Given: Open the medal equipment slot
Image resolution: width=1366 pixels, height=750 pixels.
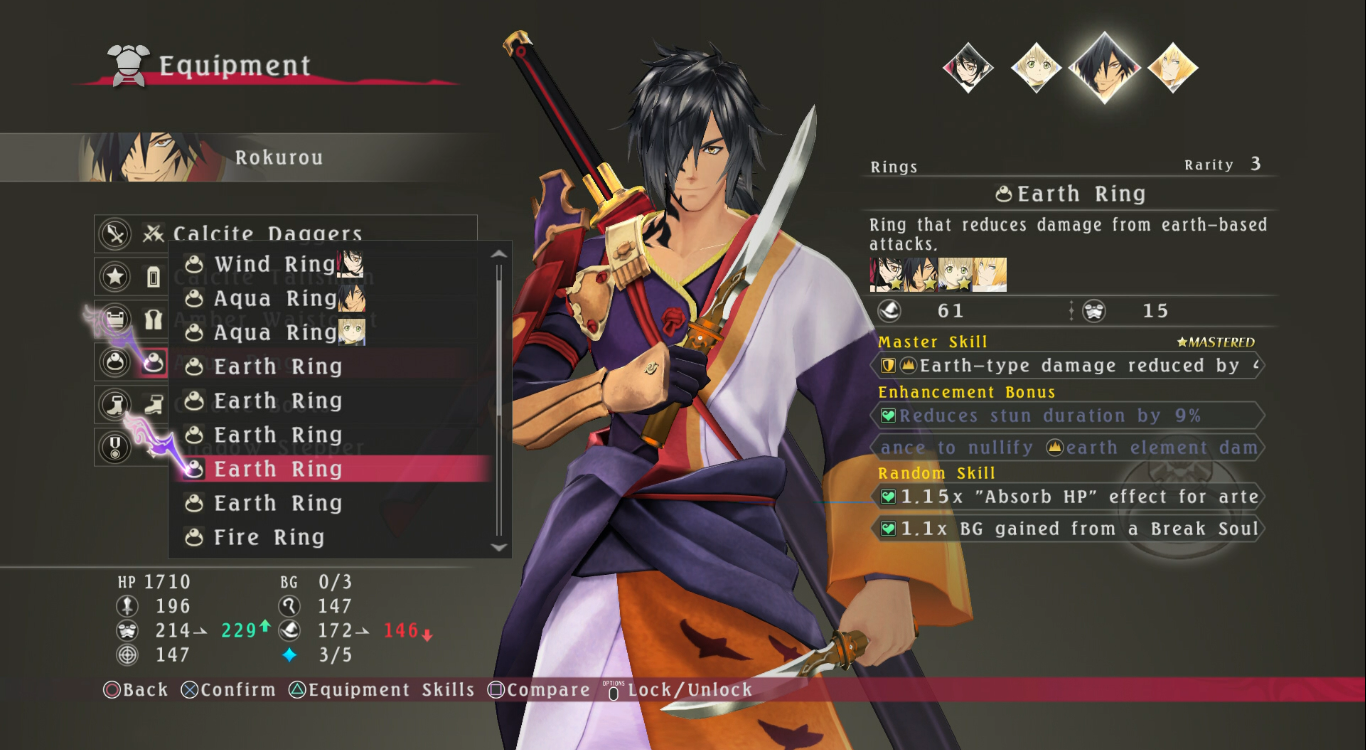Looking at the screenshot, I should tap(117, 446).
